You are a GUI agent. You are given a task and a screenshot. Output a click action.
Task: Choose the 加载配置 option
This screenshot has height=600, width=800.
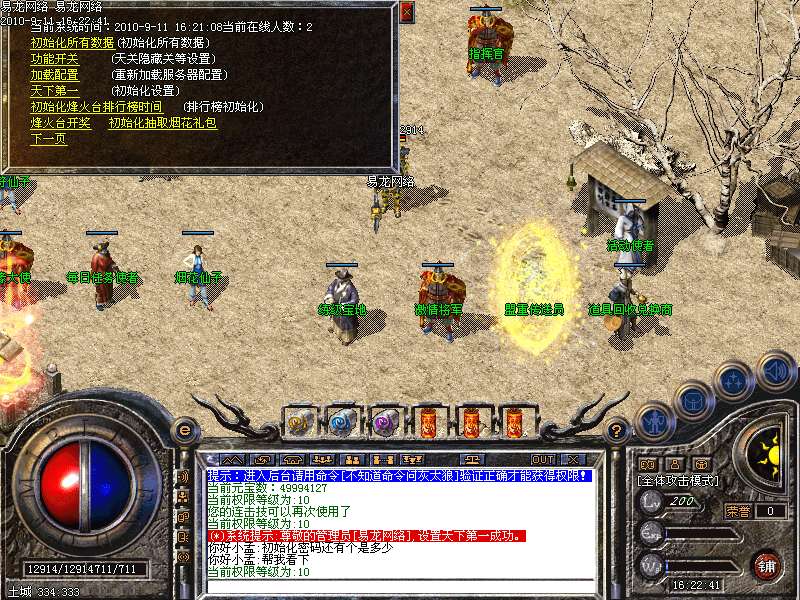pos(54,75)
